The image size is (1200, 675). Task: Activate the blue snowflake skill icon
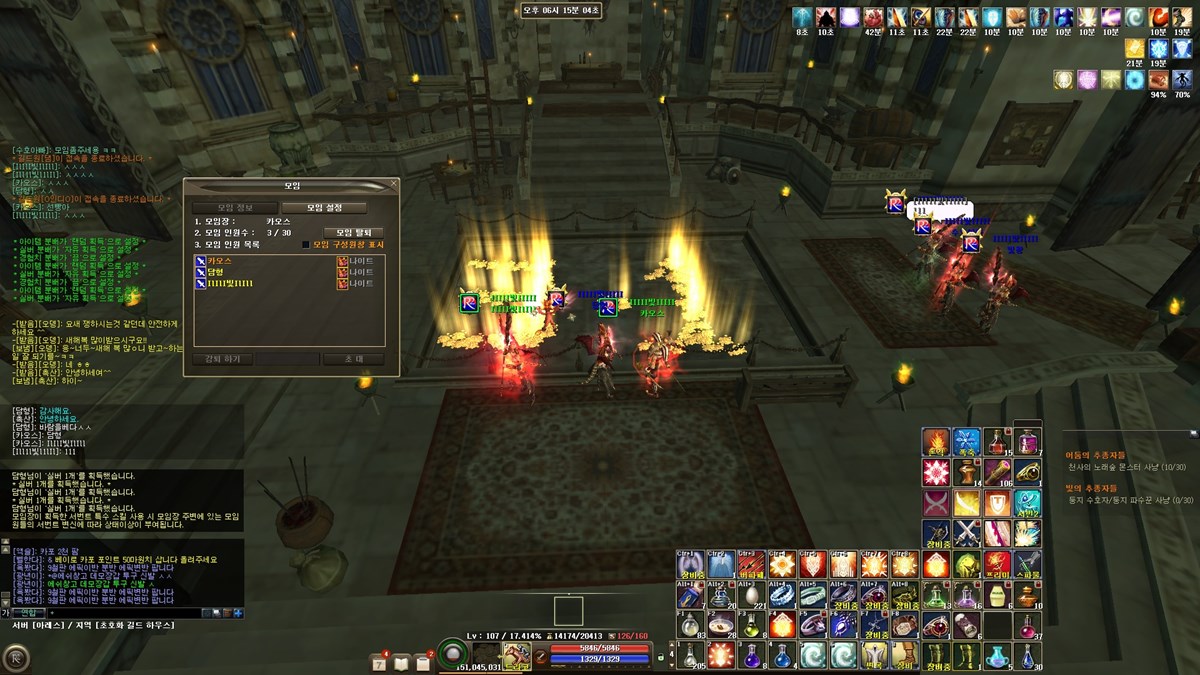click(966, 442)
